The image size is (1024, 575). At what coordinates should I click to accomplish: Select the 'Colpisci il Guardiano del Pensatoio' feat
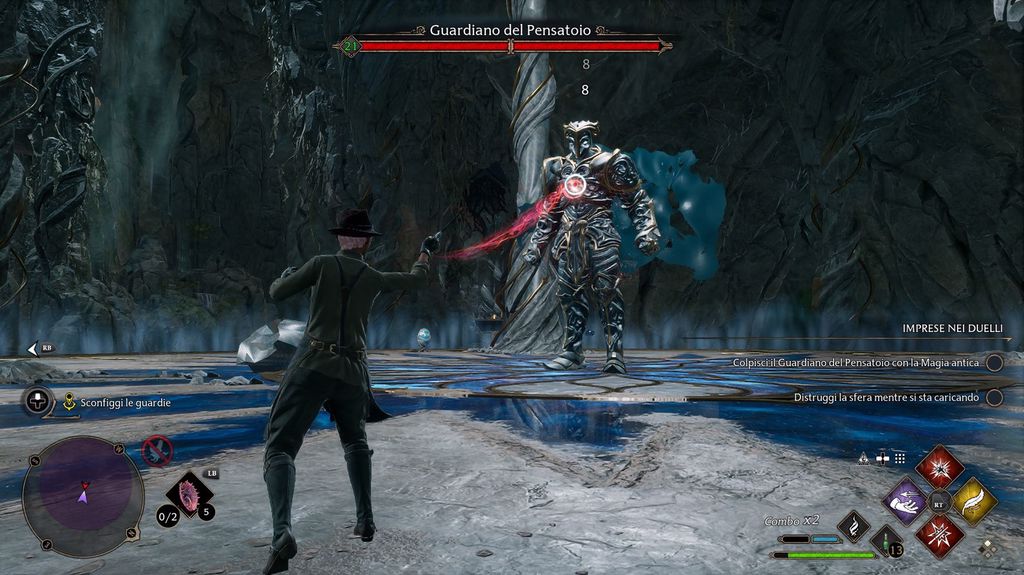(x=854, y=363)
